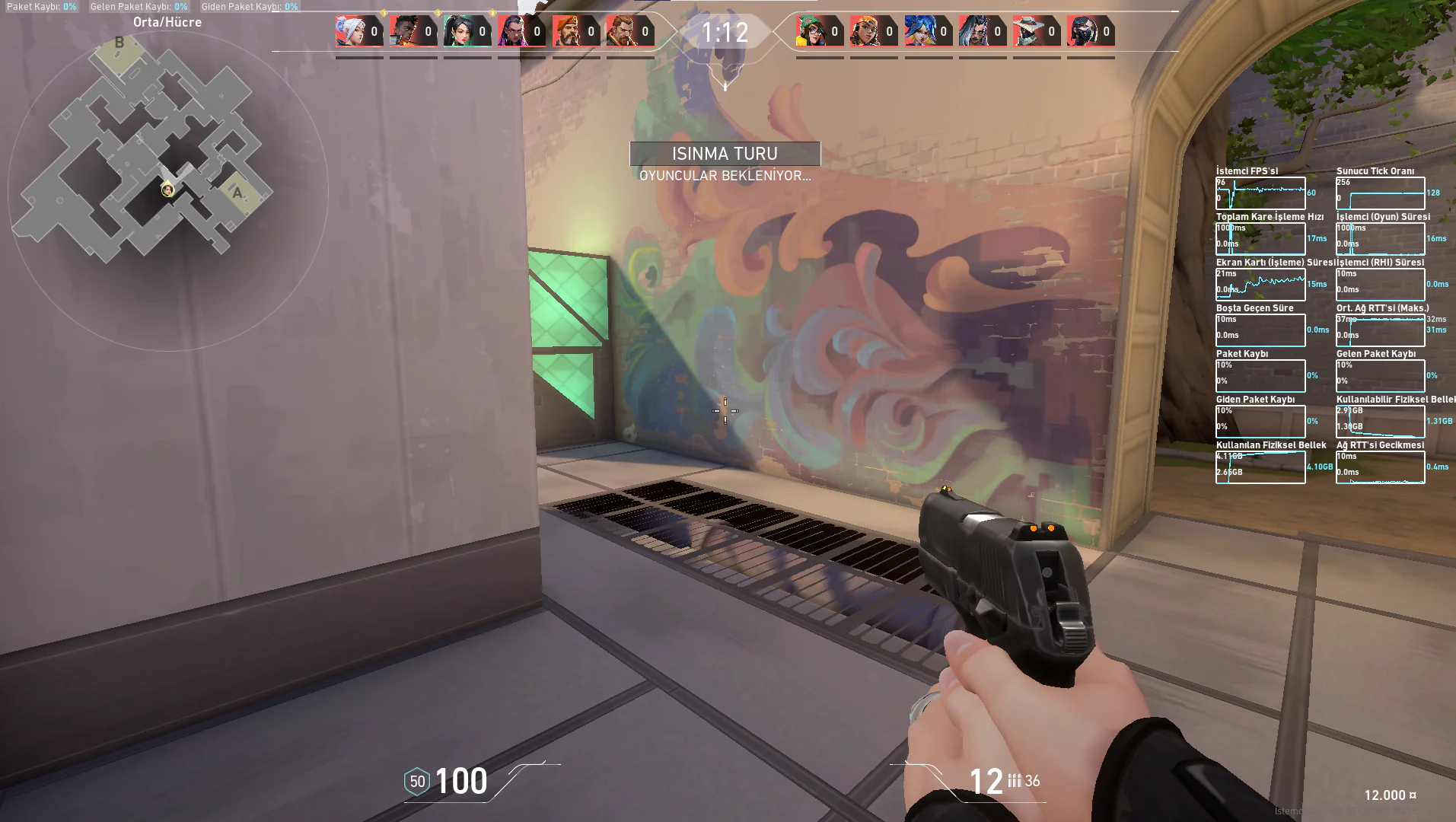Click Cypher's white-hat portrait

(x=1029, y=32)
